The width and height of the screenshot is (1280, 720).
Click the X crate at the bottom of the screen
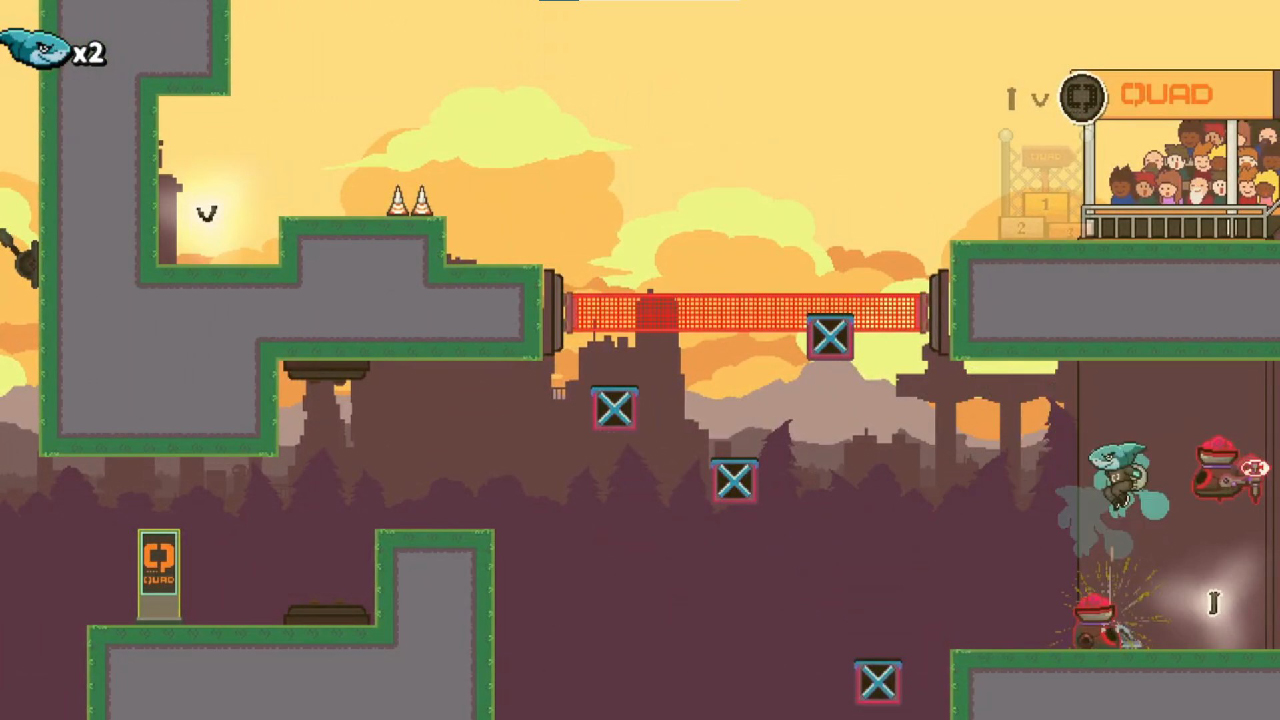(877, 680)
